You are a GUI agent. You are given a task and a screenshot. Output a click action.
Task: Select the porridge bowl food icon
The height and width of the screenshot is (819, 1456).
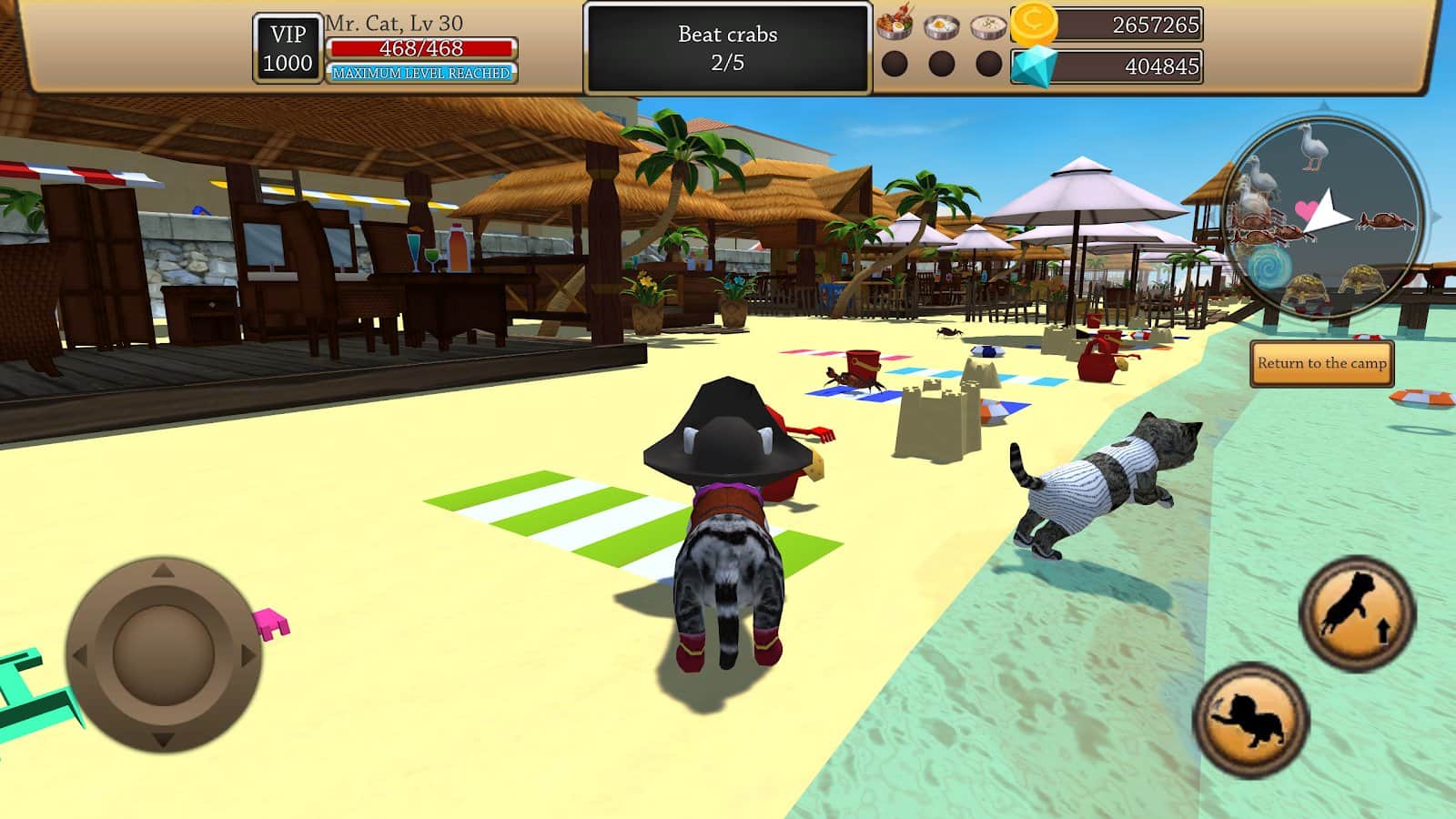pyautogui.click(x=988, y=26)
